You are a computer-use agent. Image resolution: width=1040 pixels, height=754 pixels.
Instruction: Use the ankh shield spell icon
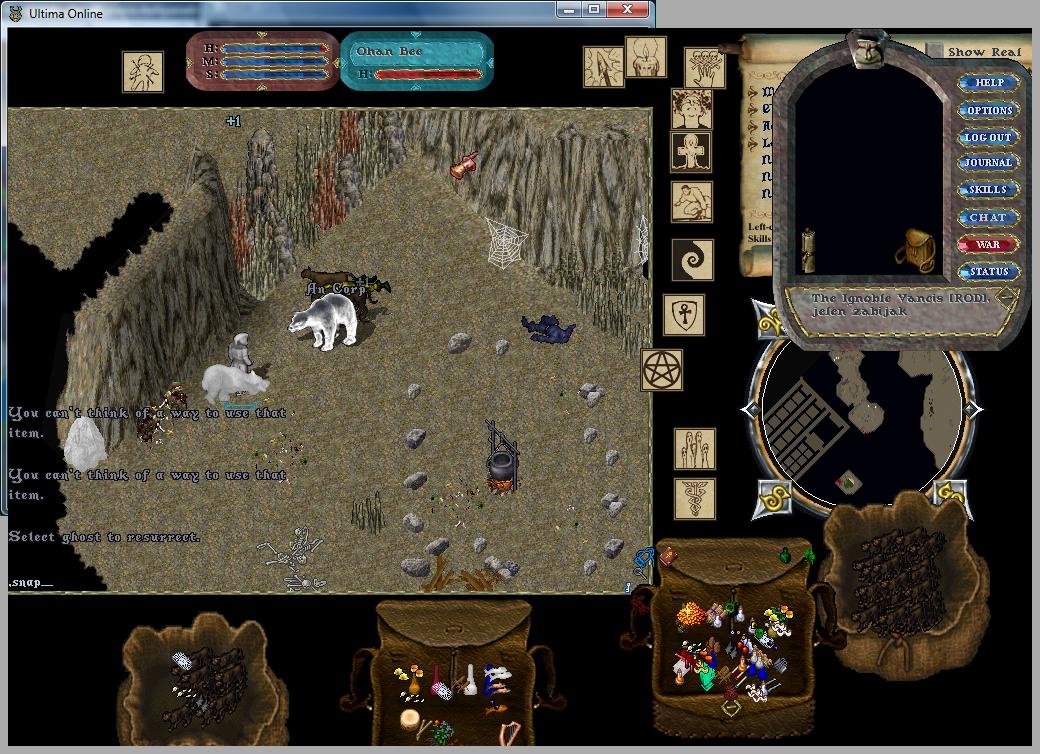point(684,315)
